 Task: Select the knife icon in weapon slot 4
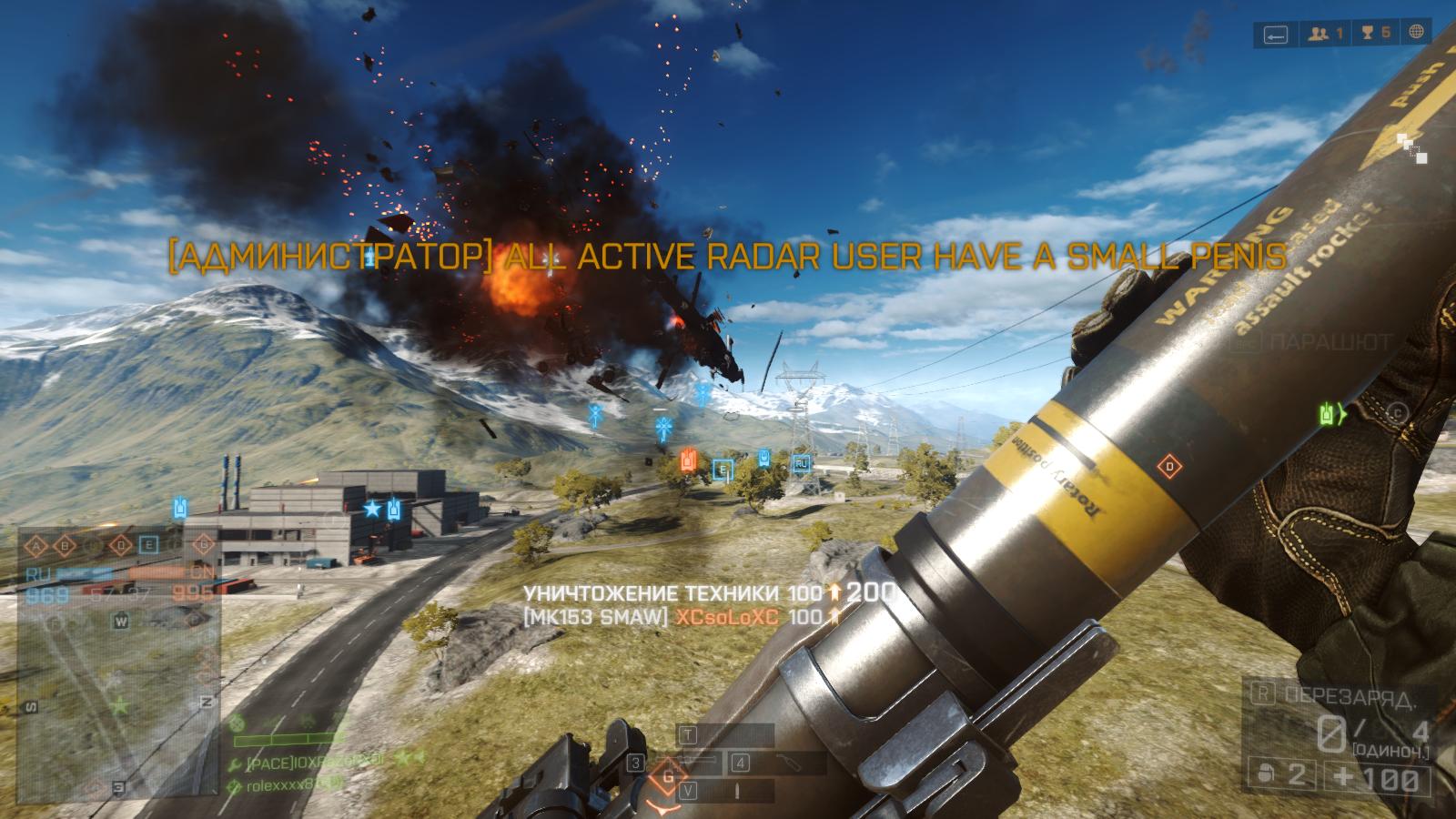point(790,762)
